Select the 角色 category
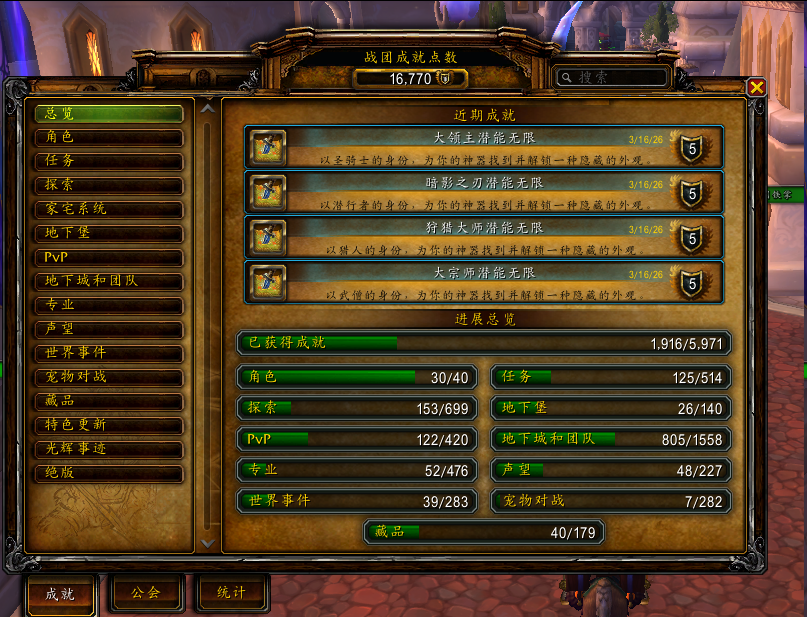Image resolution: width=807 pixels, height=617 pixels. tap(109, 137)
